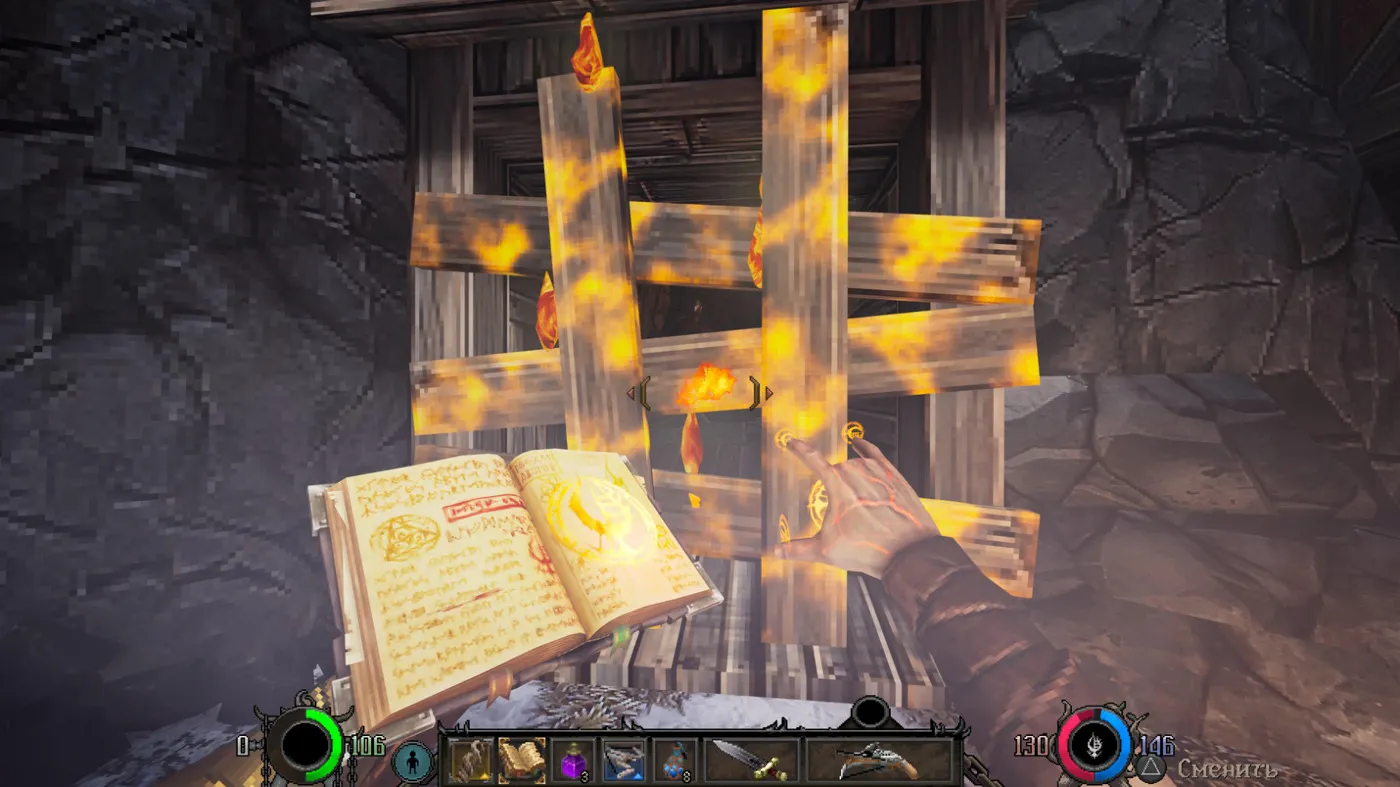Select the blue mana potion slot
This screenshot has height=787, width=1400.
[676, 760]
